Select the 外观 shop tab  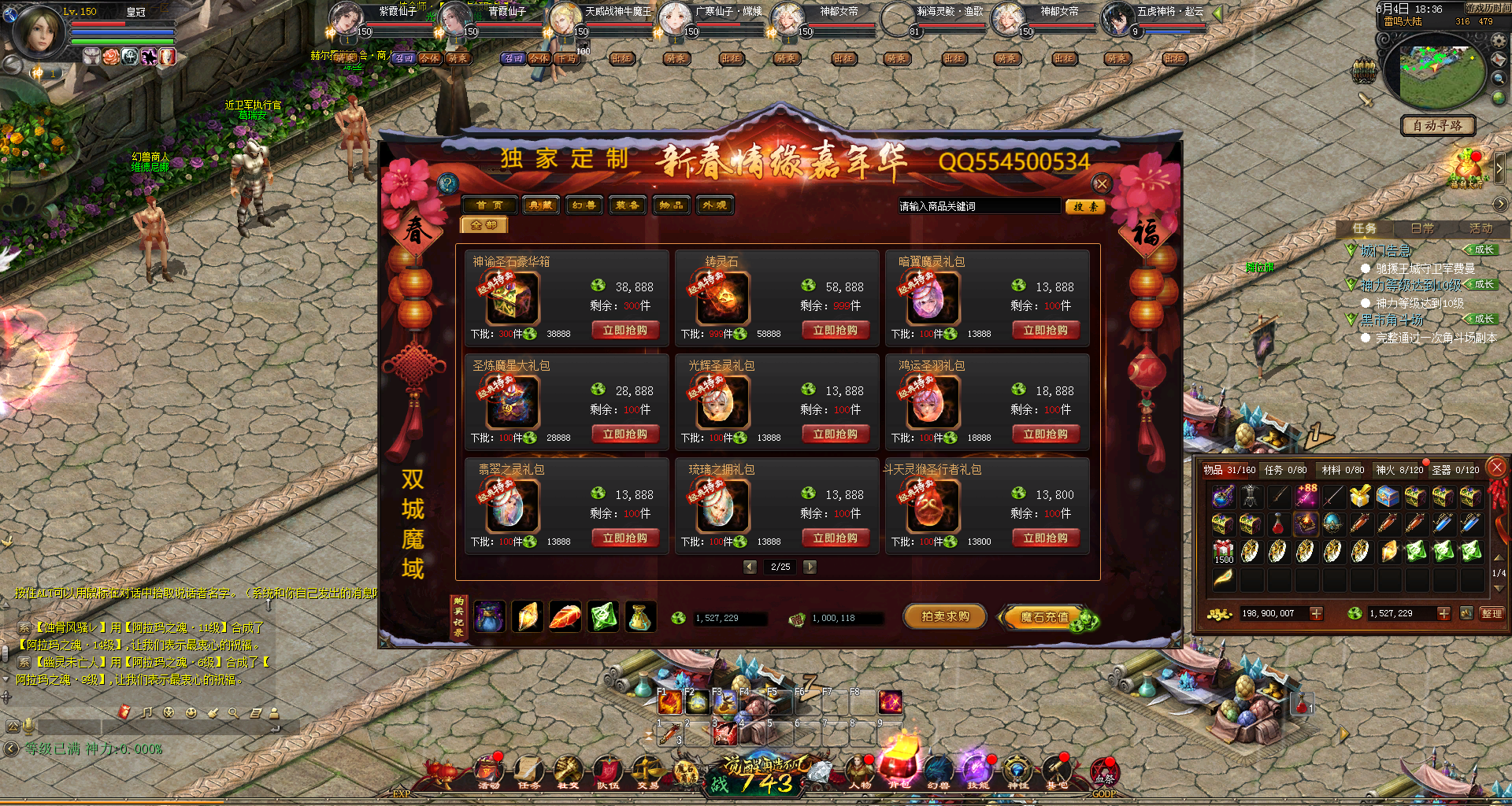pos(715,205)
